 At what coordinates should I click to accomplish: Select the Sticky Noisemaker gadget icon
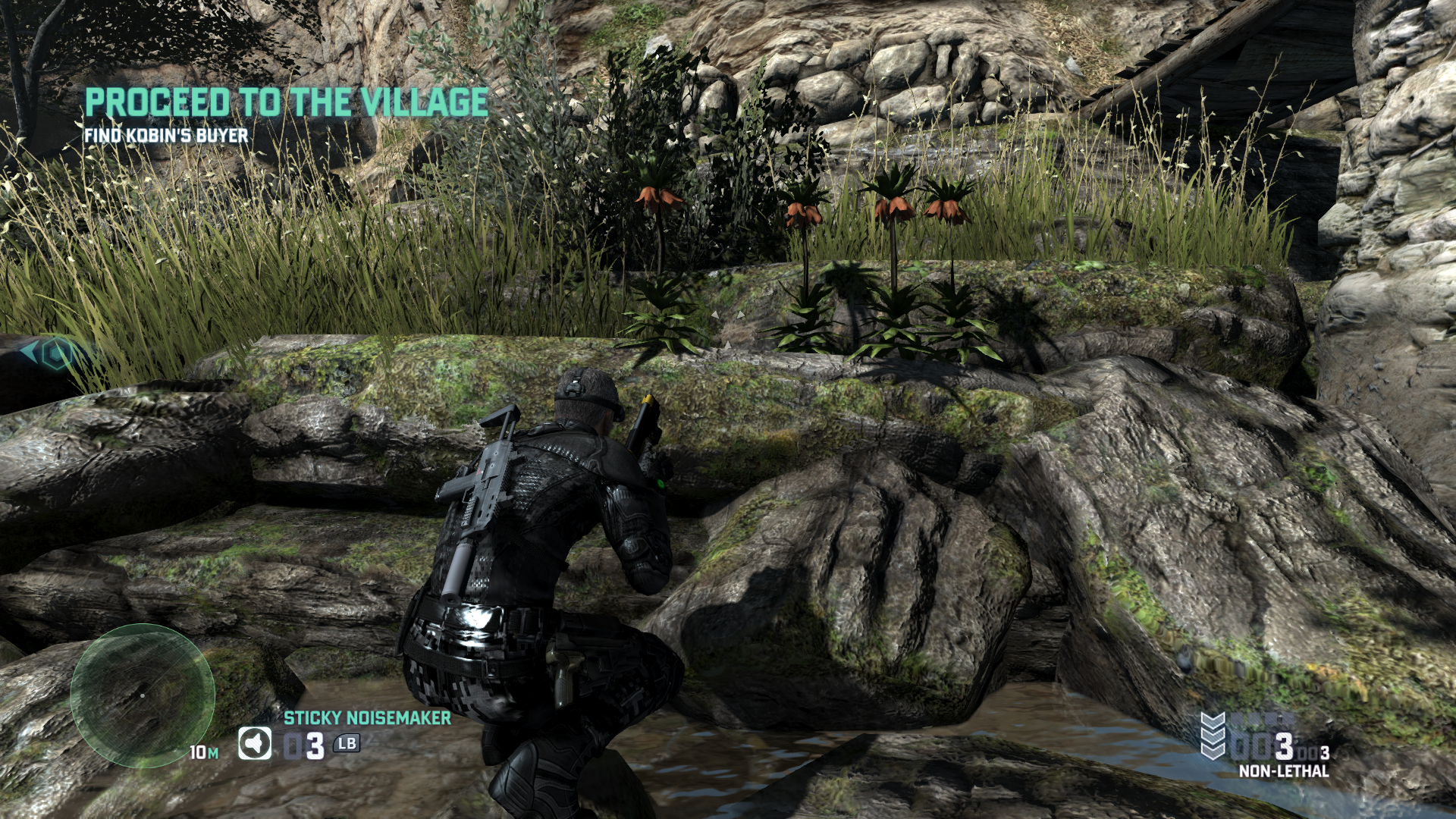point(255,744)
